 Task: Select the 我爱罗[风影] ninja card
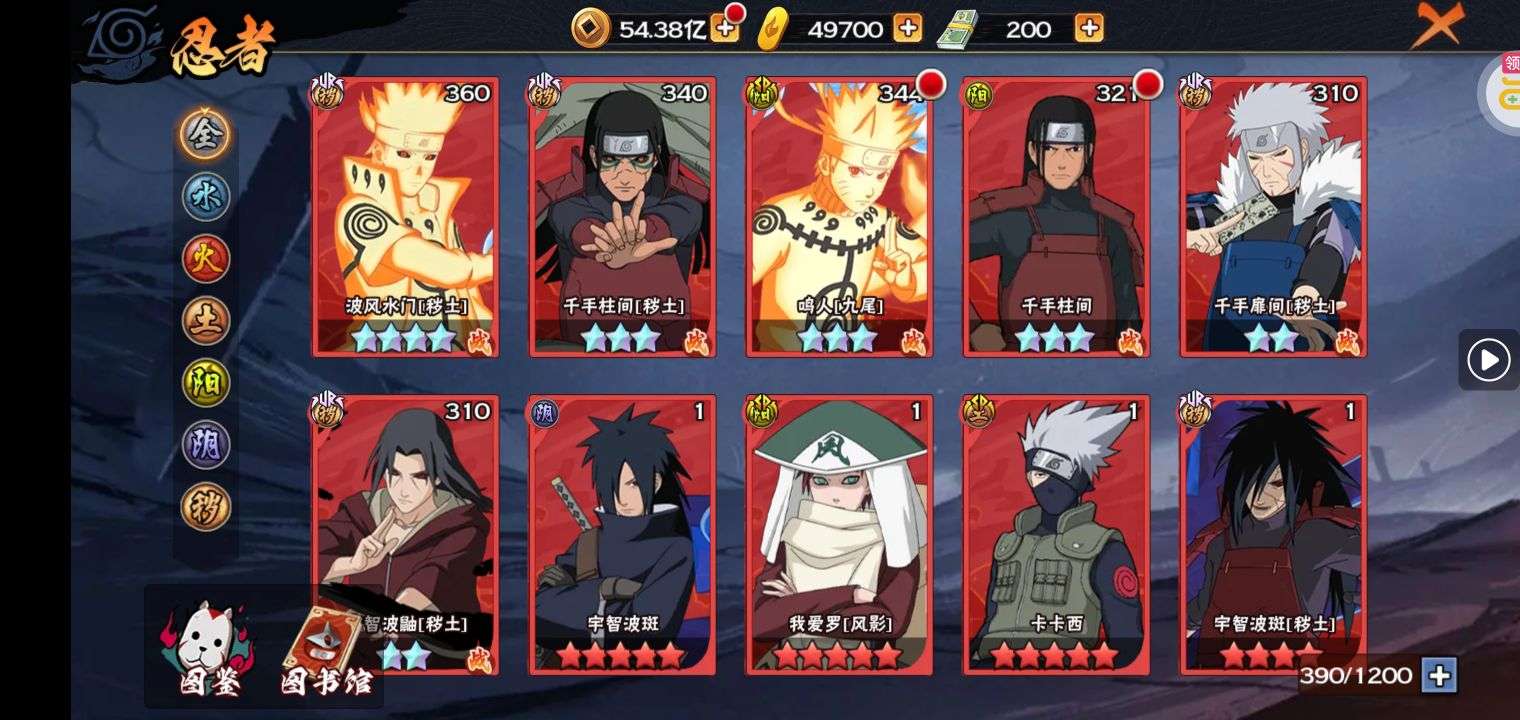click(839, 534)
